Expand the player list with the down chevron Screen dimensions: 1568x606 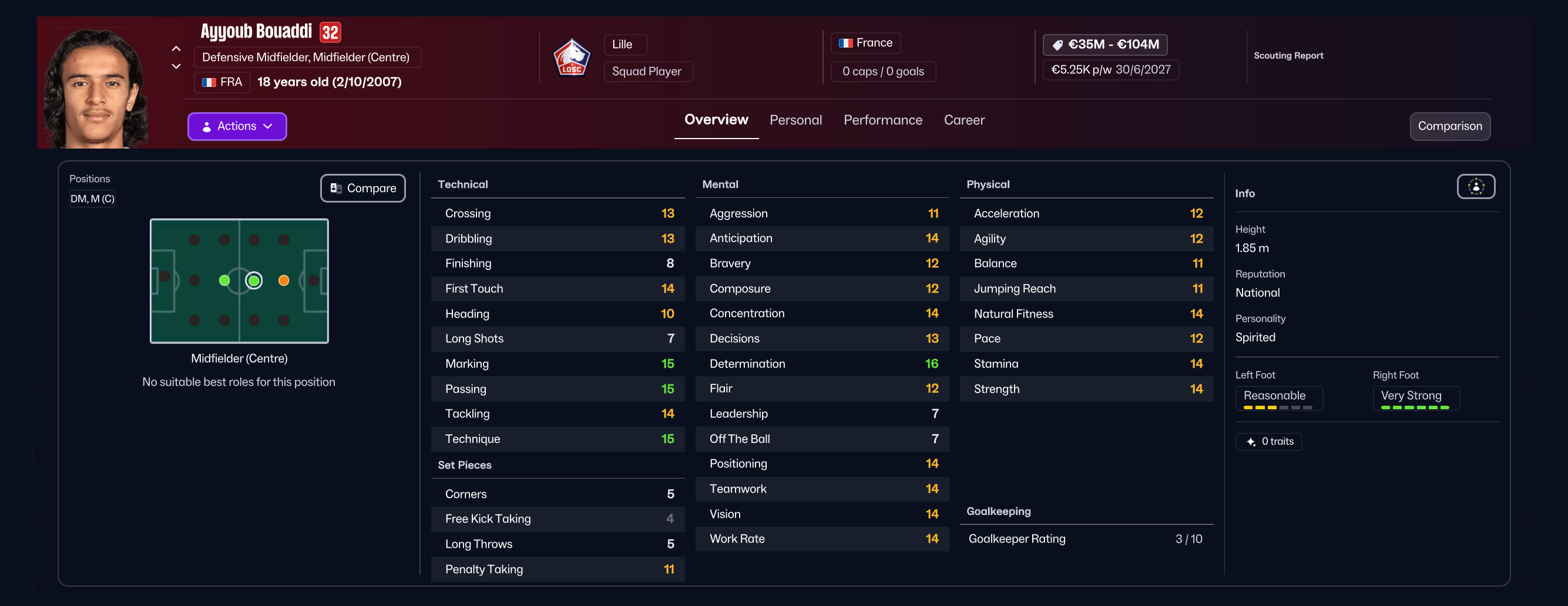176,66
